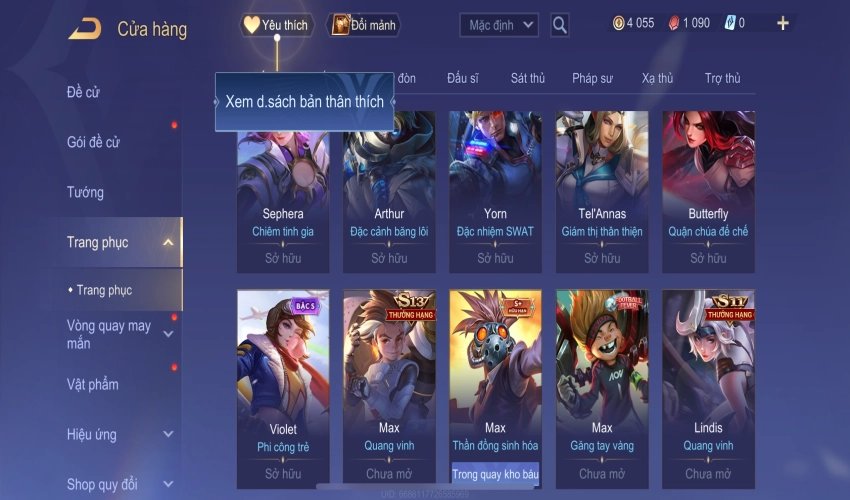Select the Vật phẩm items menu

[x=92, y=384]
